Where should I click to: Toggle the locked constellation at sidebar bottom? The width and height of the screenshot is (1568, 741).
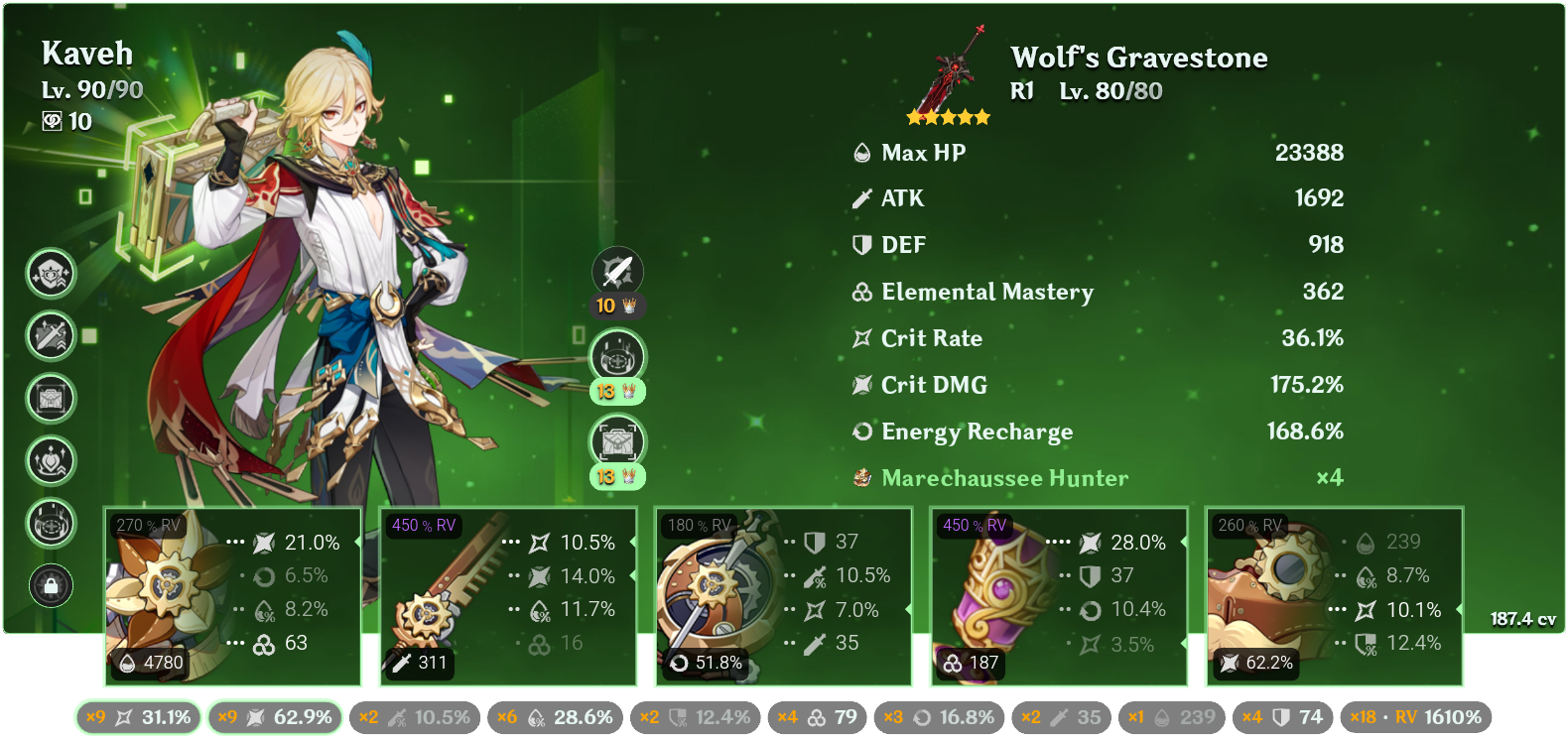click(50, 586)
